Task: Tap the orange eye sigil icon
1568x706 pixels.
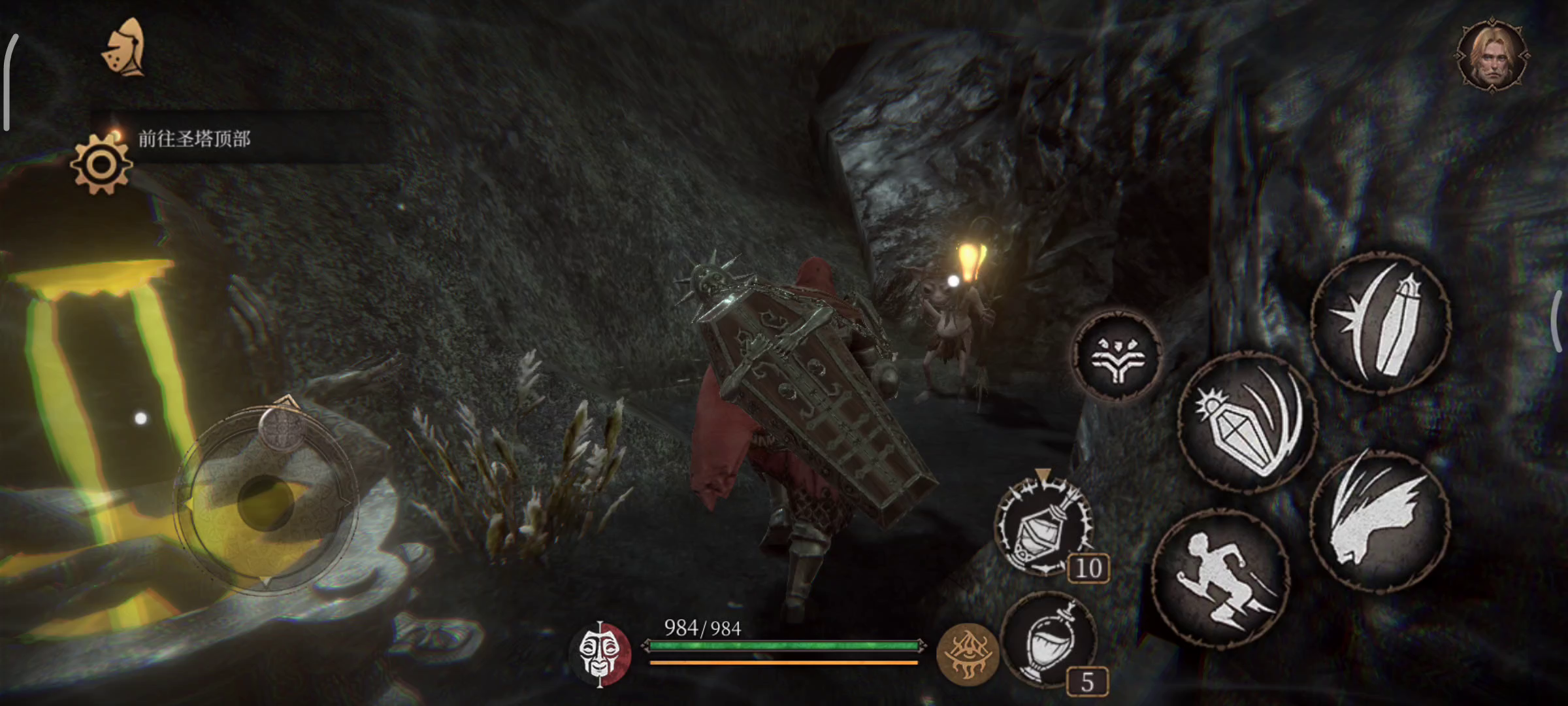Action: pos(968,654)
